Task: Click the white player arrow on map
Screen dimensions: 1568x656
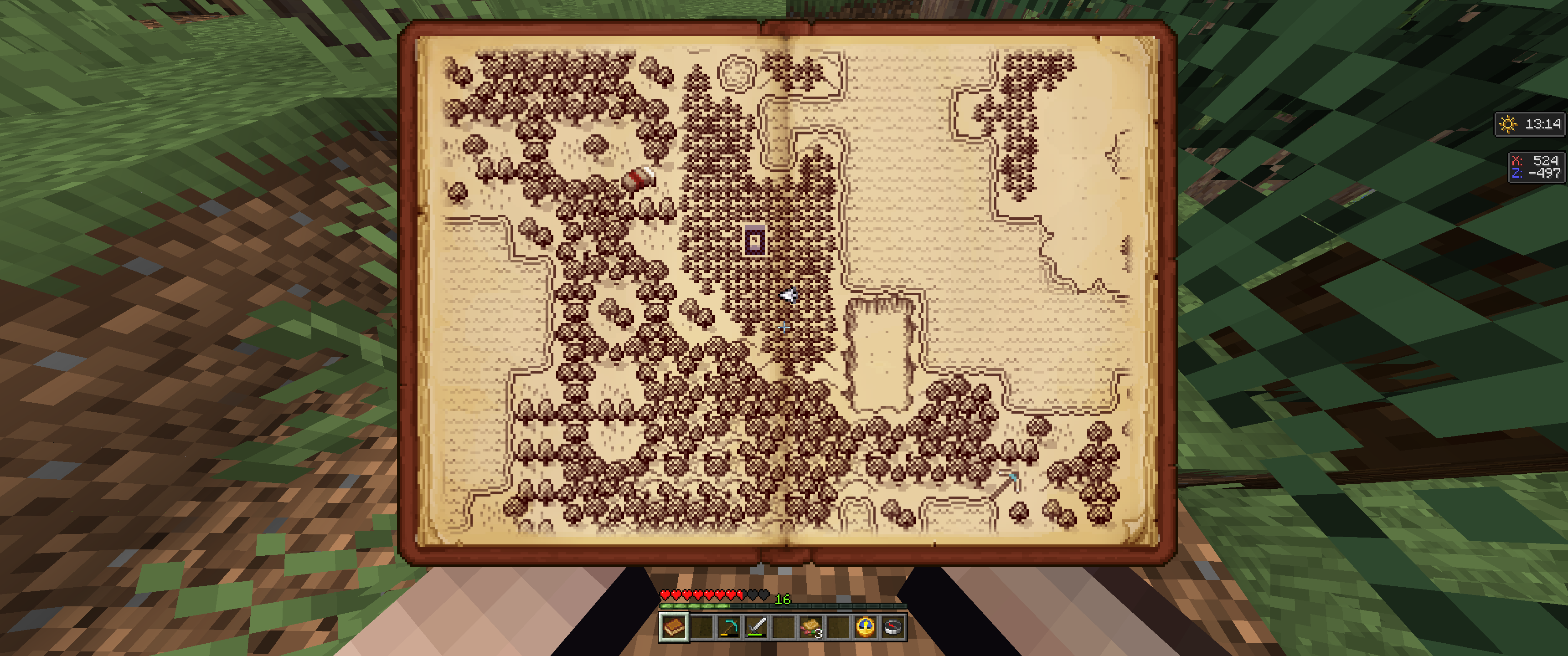Action: [x=789, y=295]
